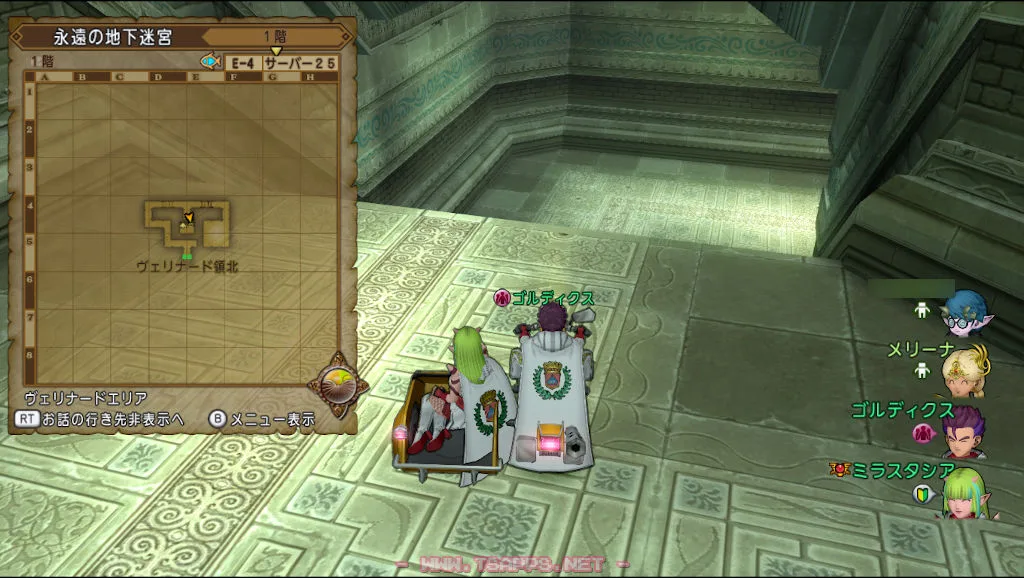Click the green exit marker on the map
Viewport: 1024px width, 578px height.
(187, 256)
